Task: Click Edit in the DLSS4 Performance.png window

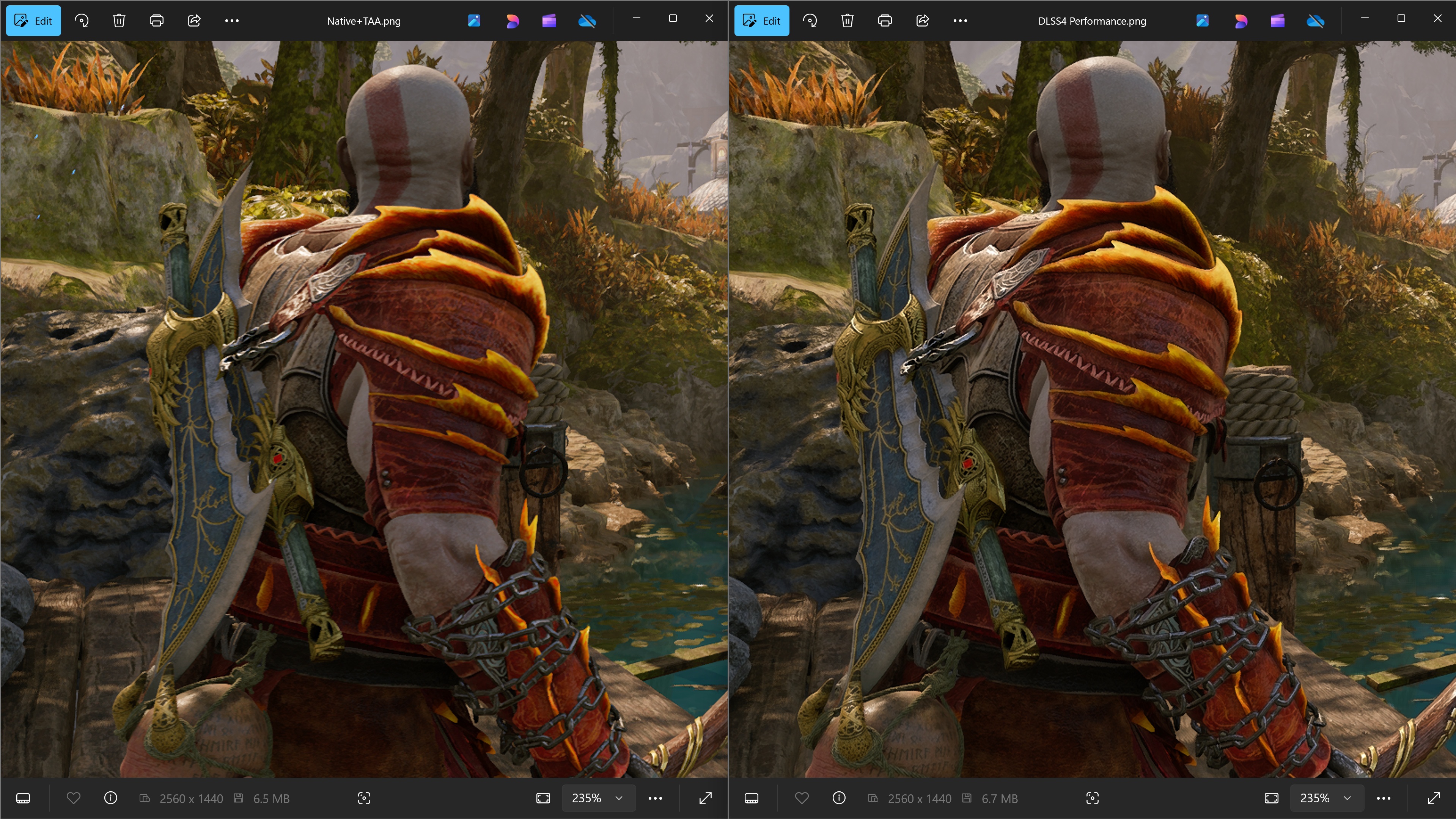Action: coord(761,21)
